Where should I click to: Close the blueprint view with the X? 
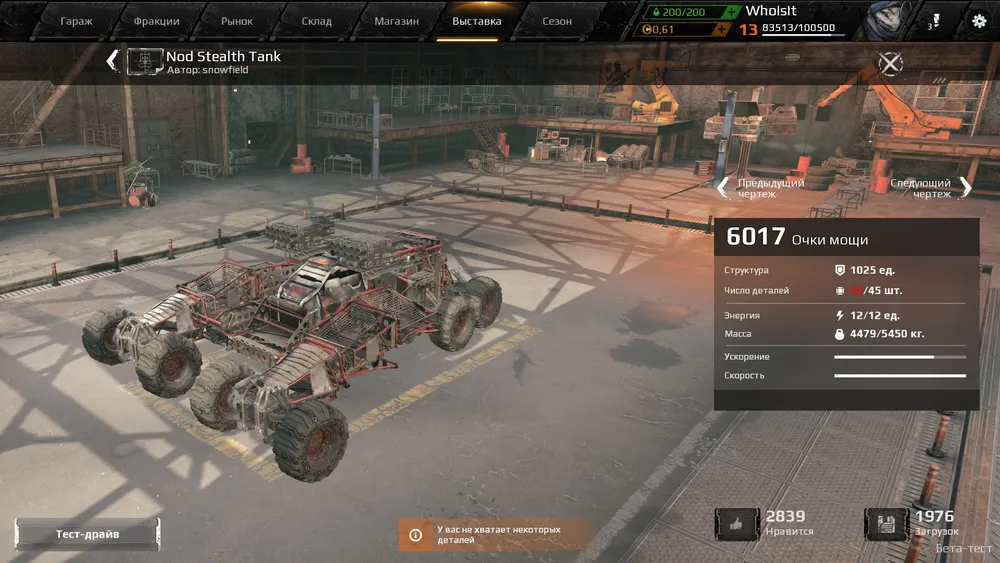890,64
